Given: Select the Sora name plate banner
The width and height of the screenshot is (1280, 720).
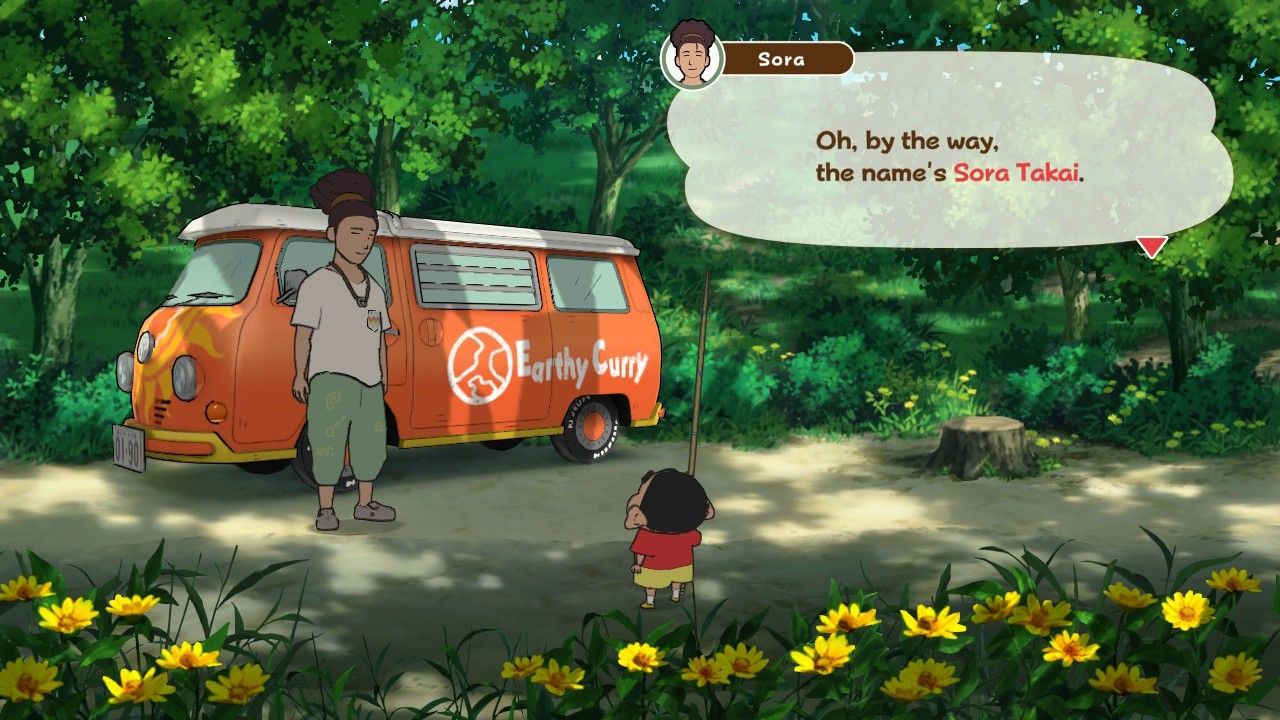Looking at the screenshot, I should [785, 59].
